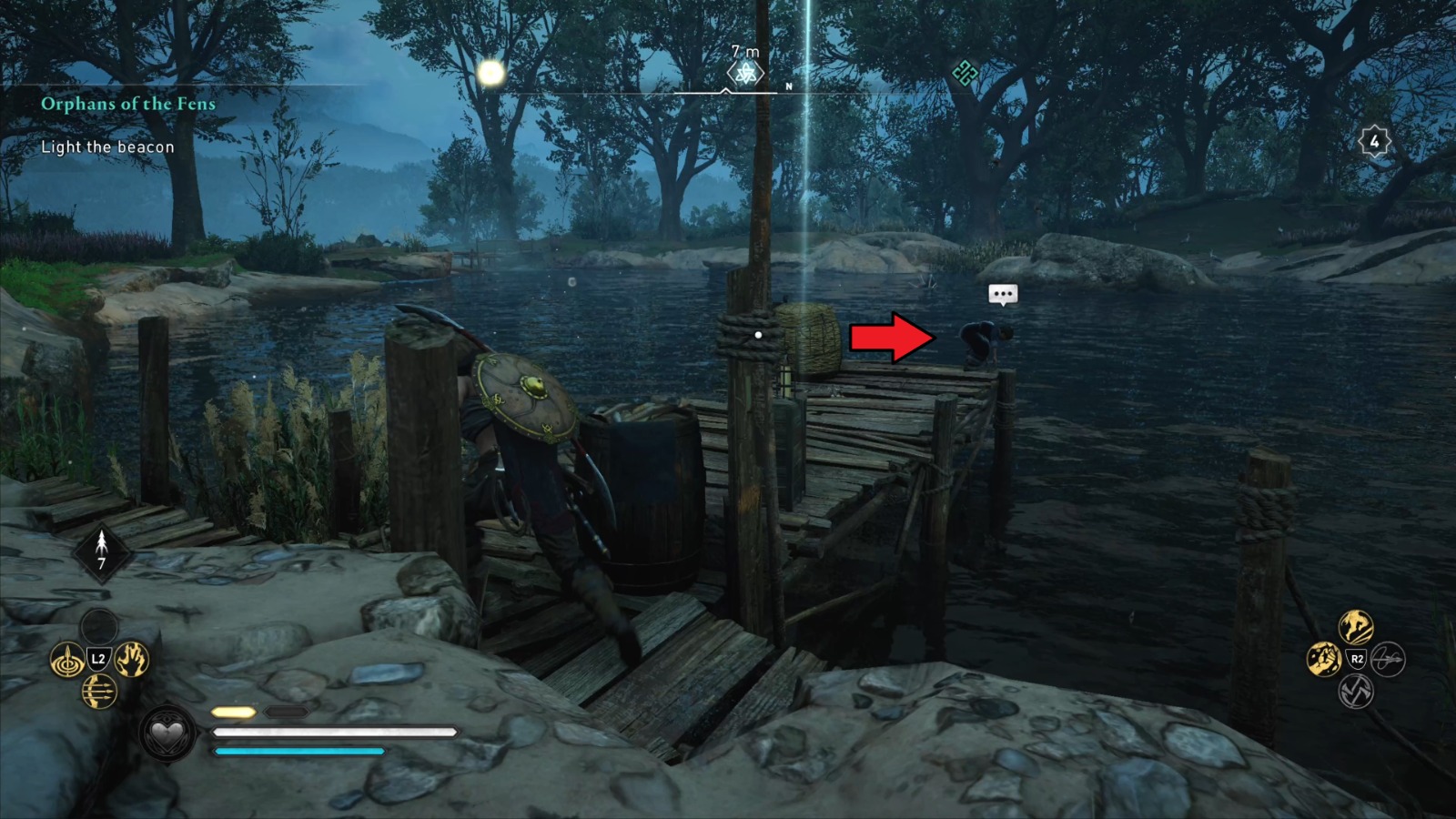Image resolution: width=1456 pixels, height=819 pixels.
Task: Select the gold leaping warrior ability icon
Action: coord(1354,627)
